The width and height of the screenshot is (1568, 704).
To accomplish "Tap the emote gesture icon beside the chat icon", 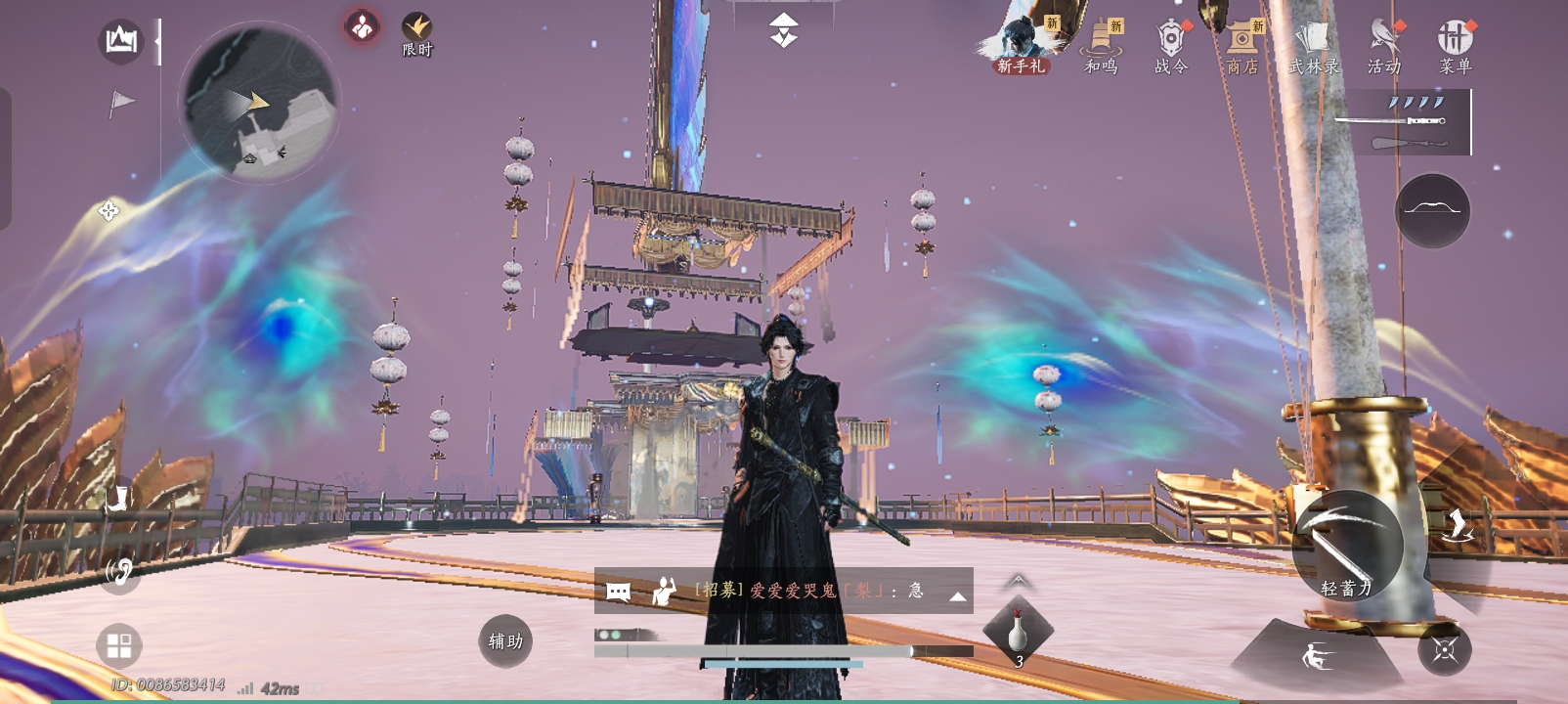I will click(x=663, y=591).
